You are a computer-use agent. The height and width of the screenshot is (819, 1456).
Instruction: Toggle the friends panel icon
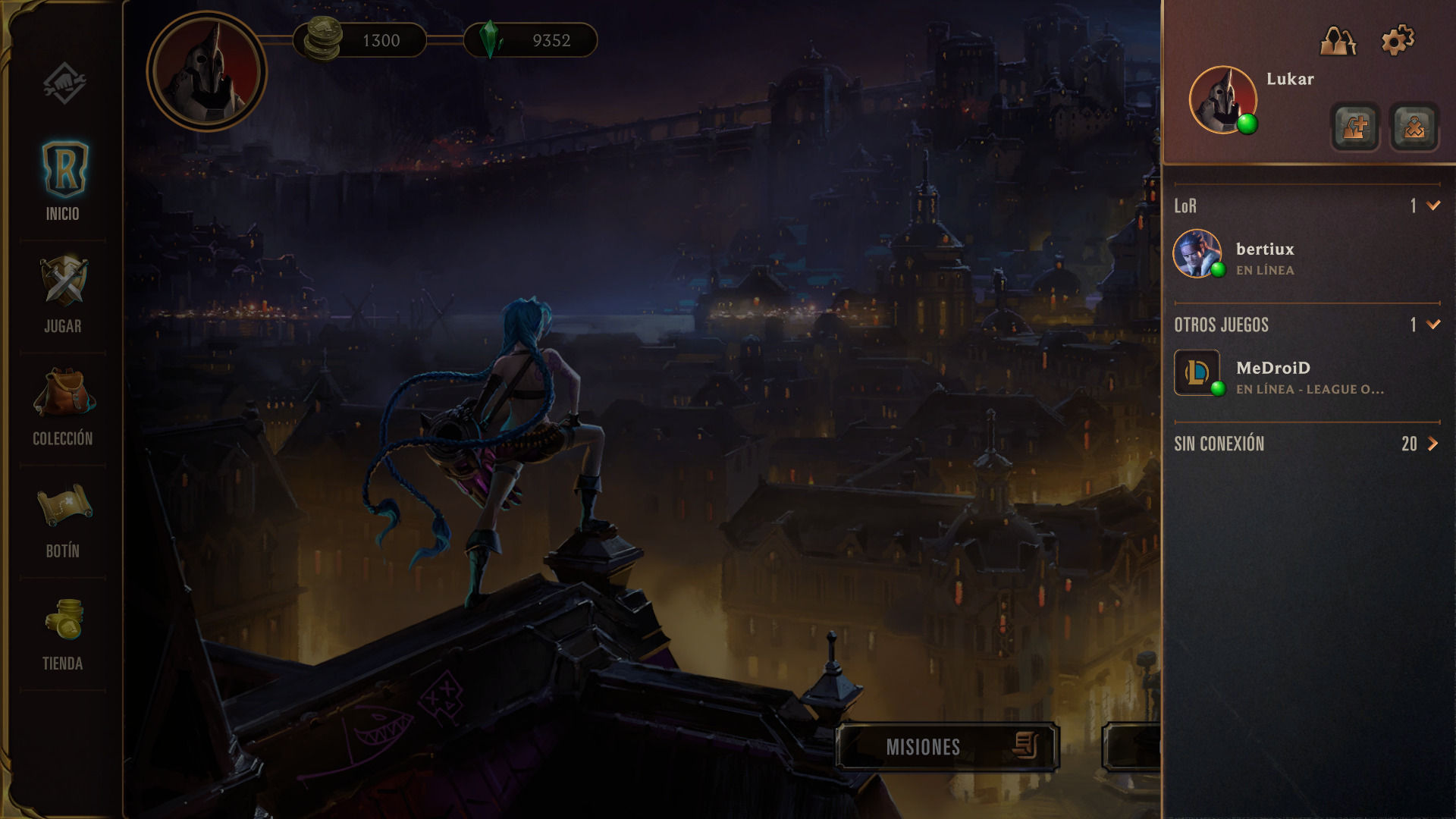pos(1338,40)
